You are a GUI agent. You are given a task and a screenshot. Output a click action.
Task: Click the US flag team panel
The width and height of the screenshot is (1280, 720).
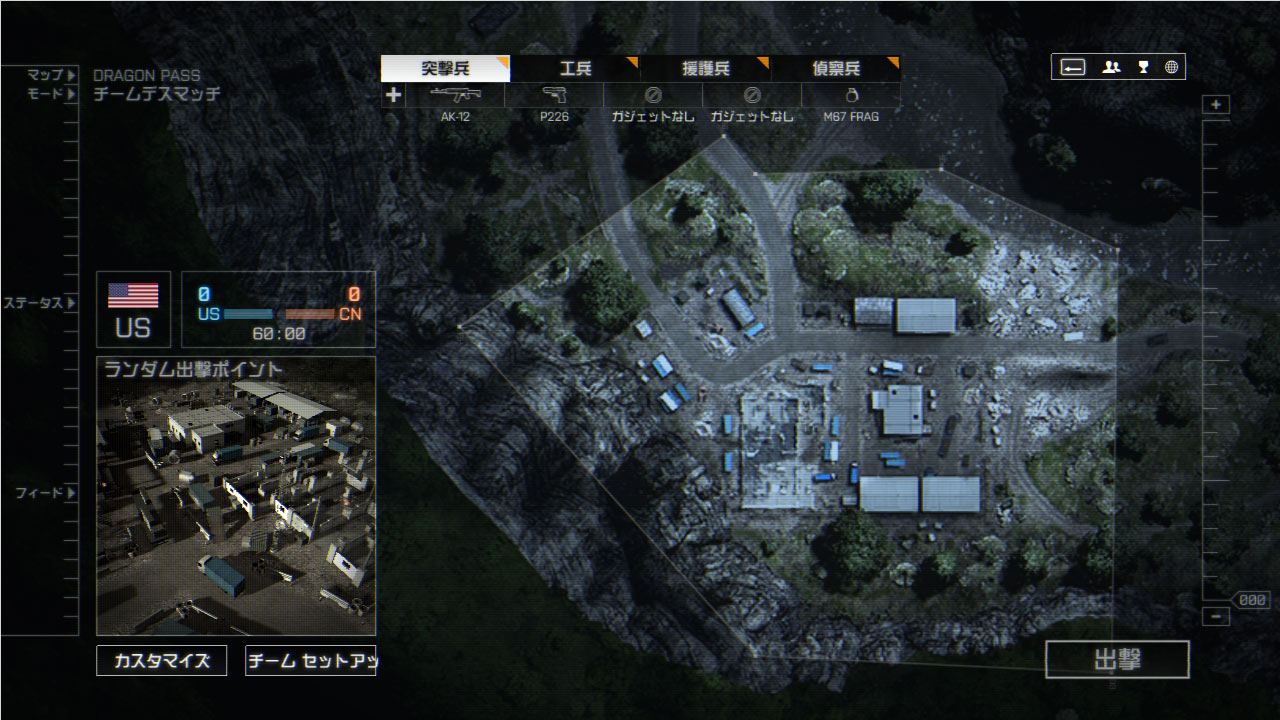(133, 309)
